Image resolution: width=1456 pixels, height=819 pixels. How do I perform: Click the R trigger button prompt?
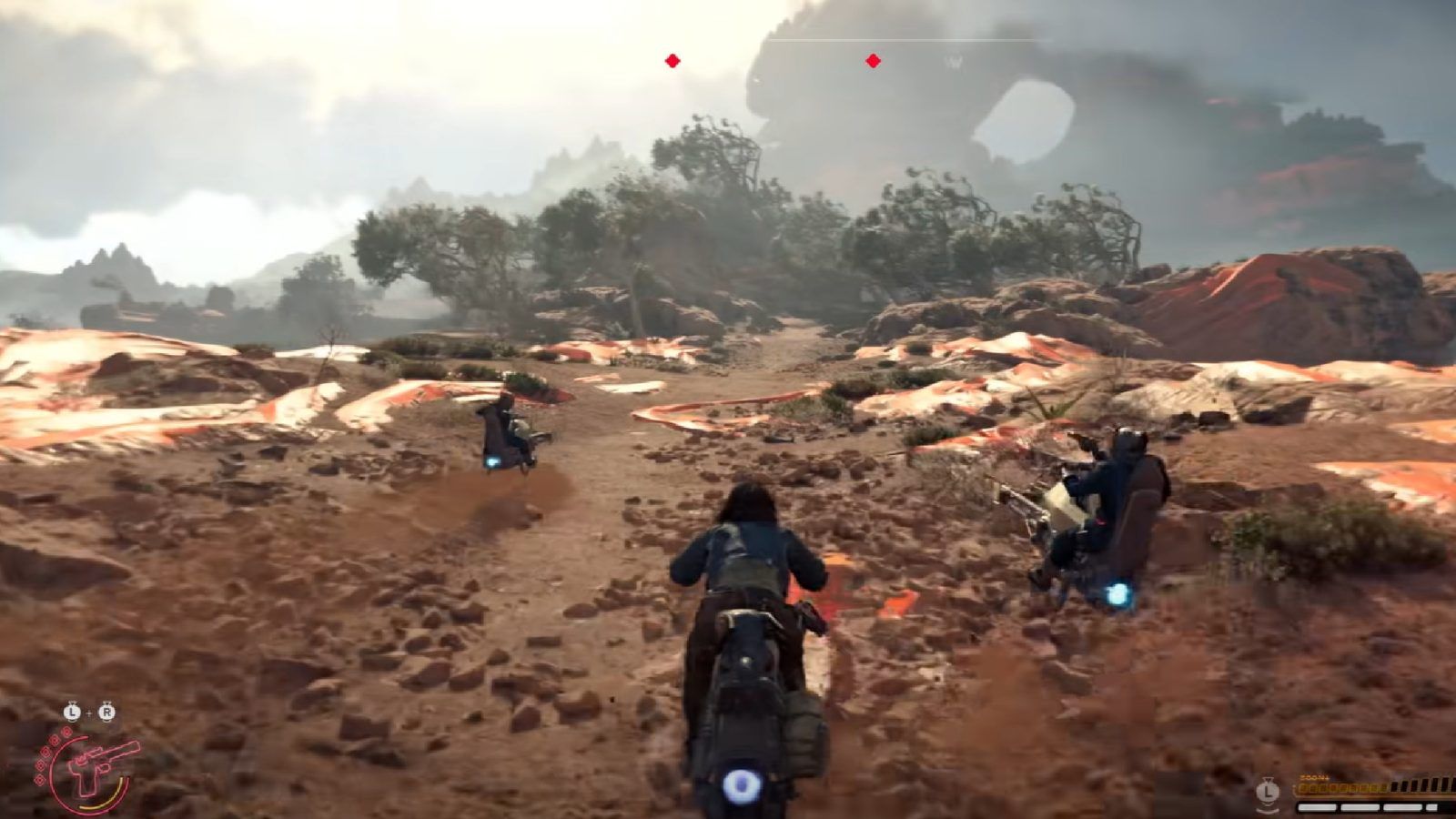pyautogui.click(x=106, y=712)
